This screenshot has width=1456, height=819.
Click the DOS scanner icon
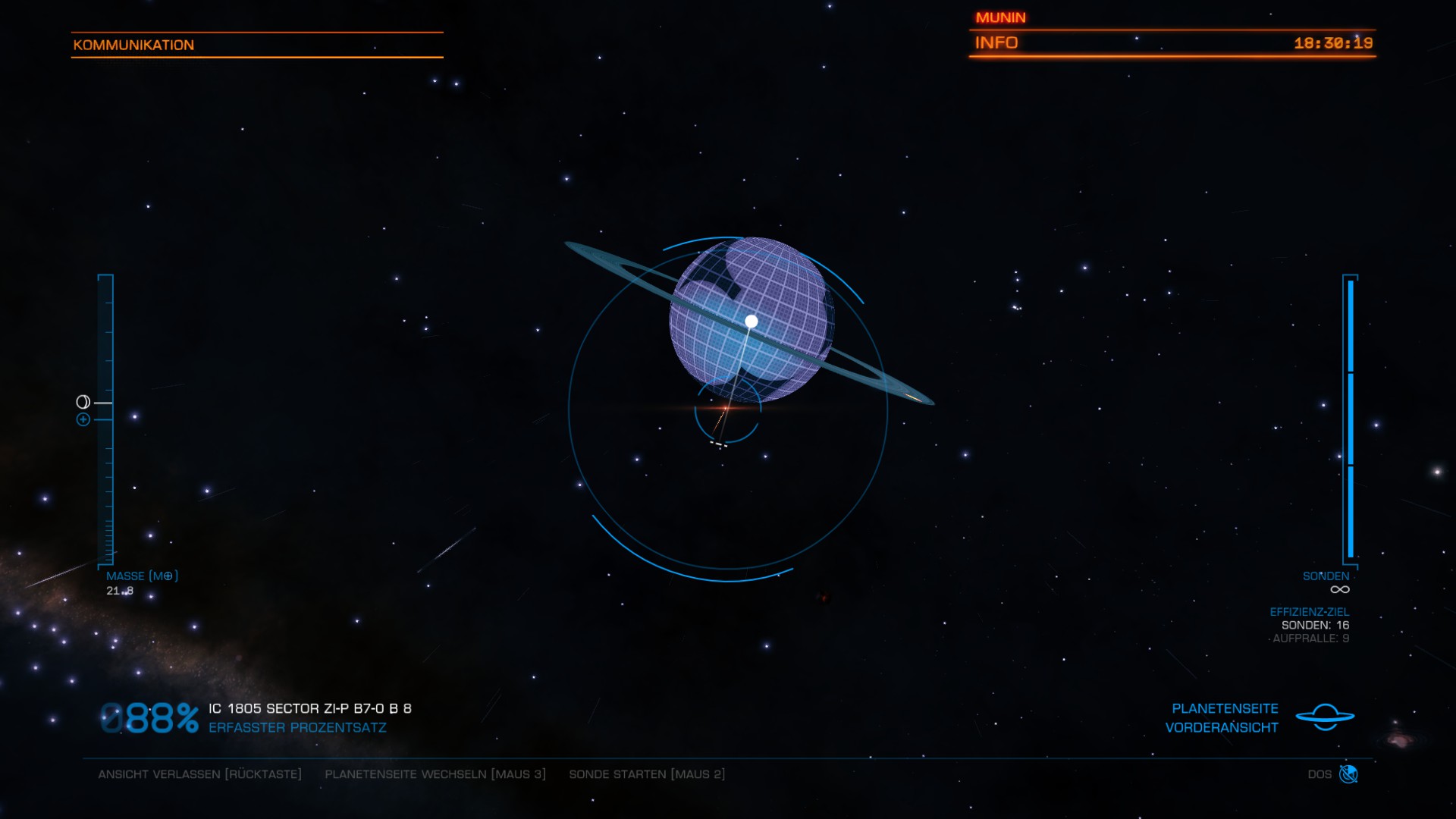click(x=1348, y=774)
